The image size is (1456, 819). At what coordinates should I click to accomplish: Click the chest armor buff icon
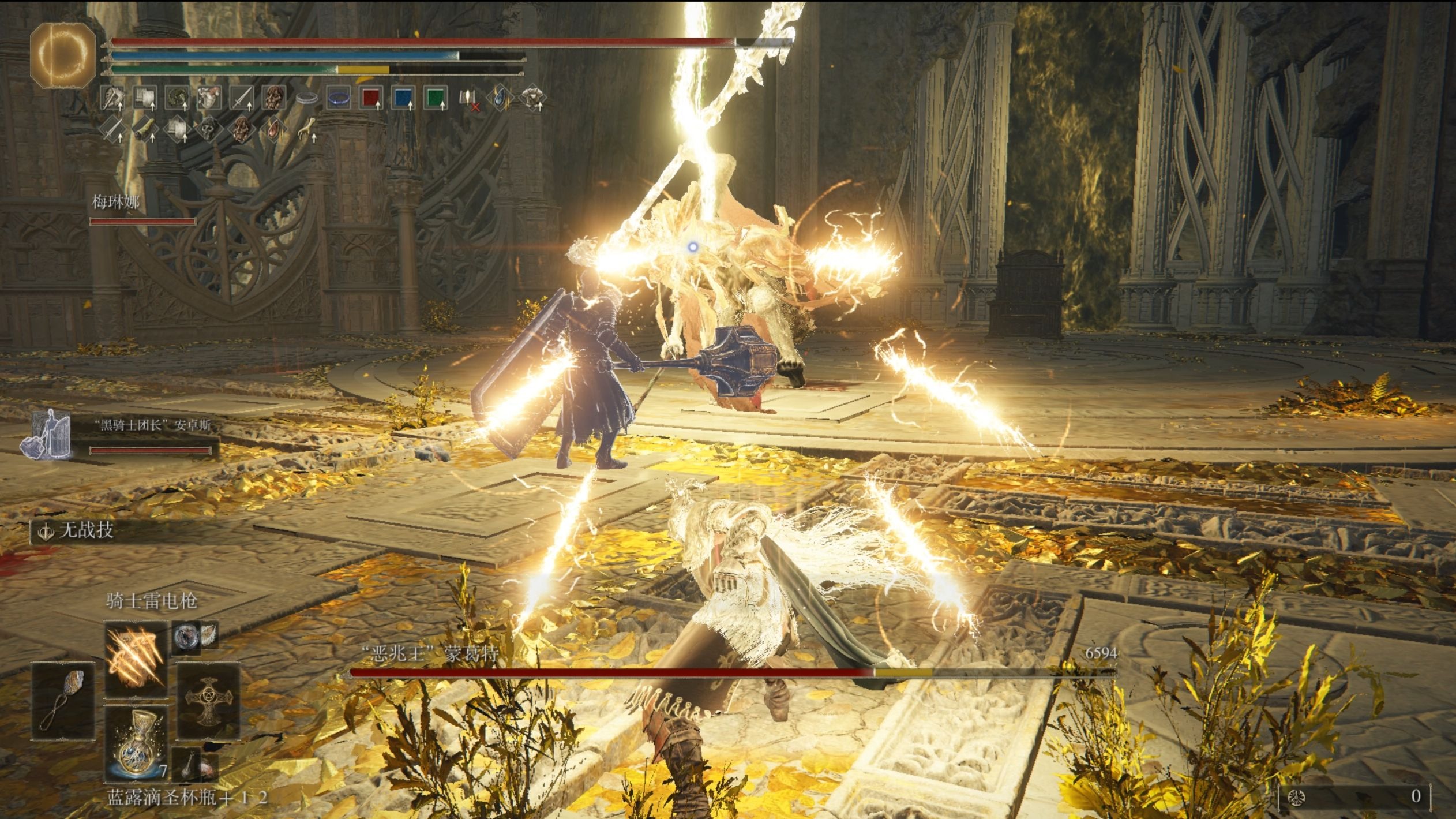pyautogui.click(x=532, y=98)
